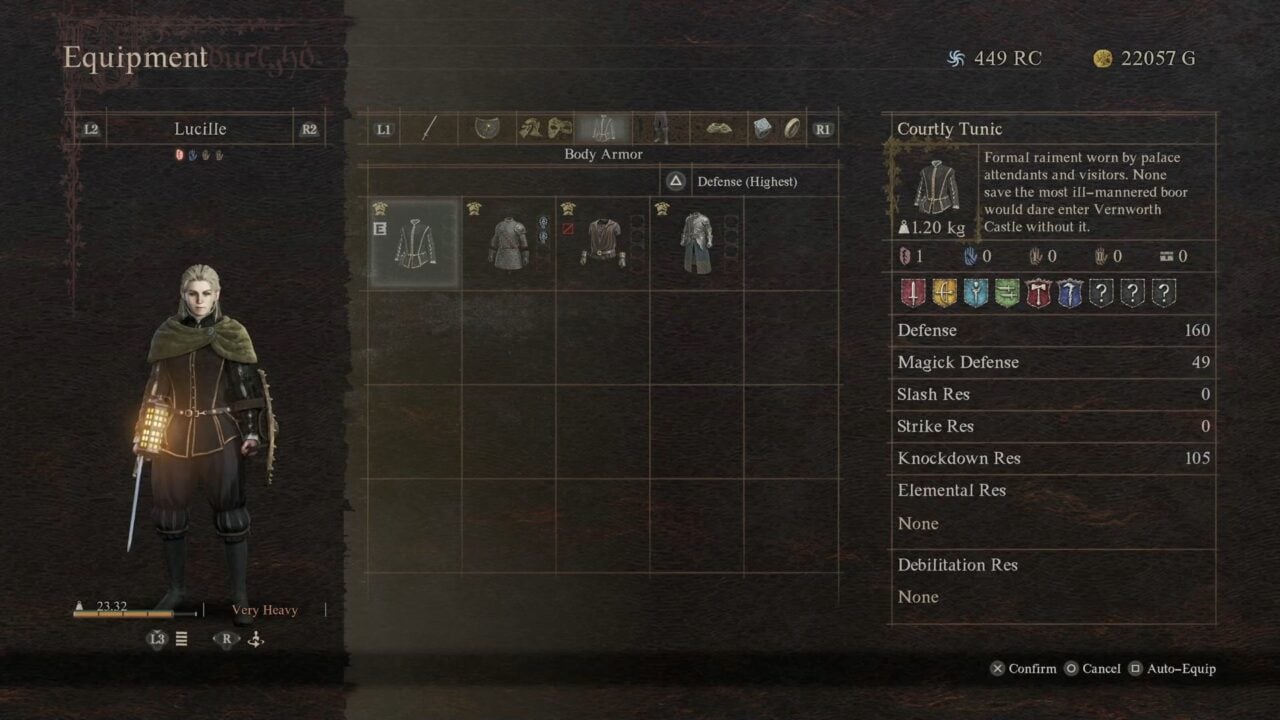Viewport: 1280px width, 720px height.
Task: Open the shield equipment category
Action: [487, 127]
